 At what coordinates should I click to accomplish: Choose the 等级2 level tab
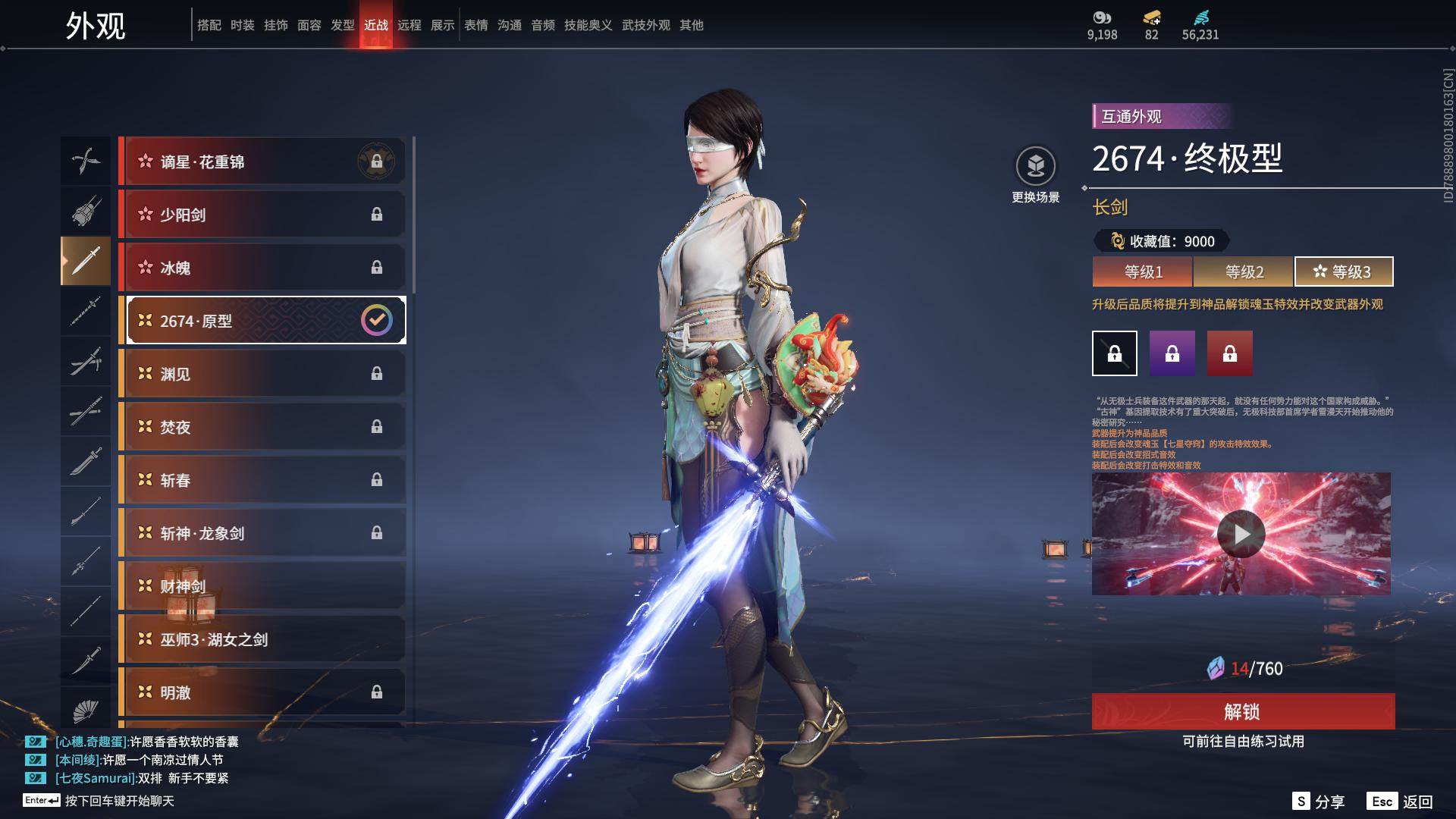click(1244, 271)
